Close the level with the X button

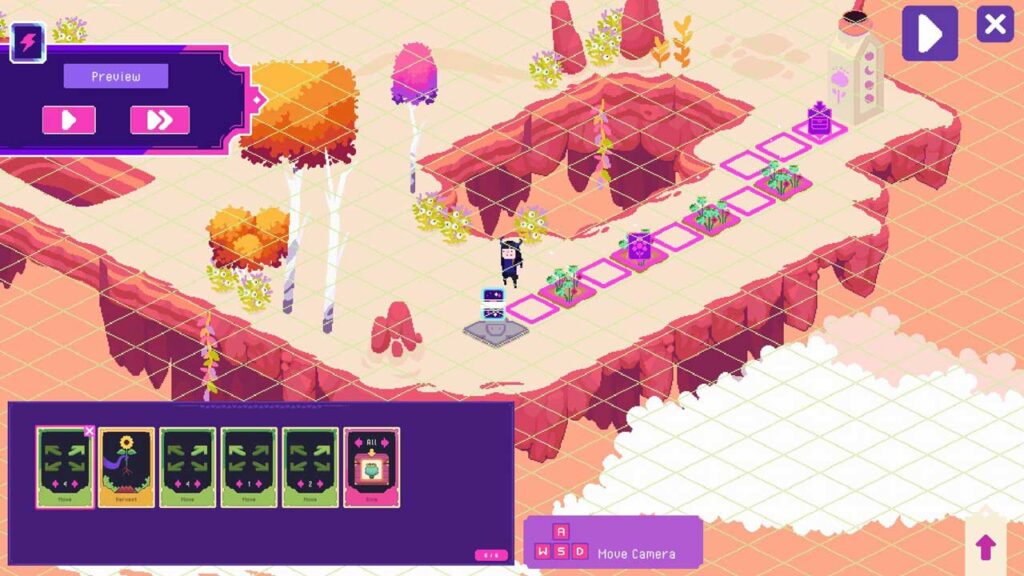pos(994,24)
